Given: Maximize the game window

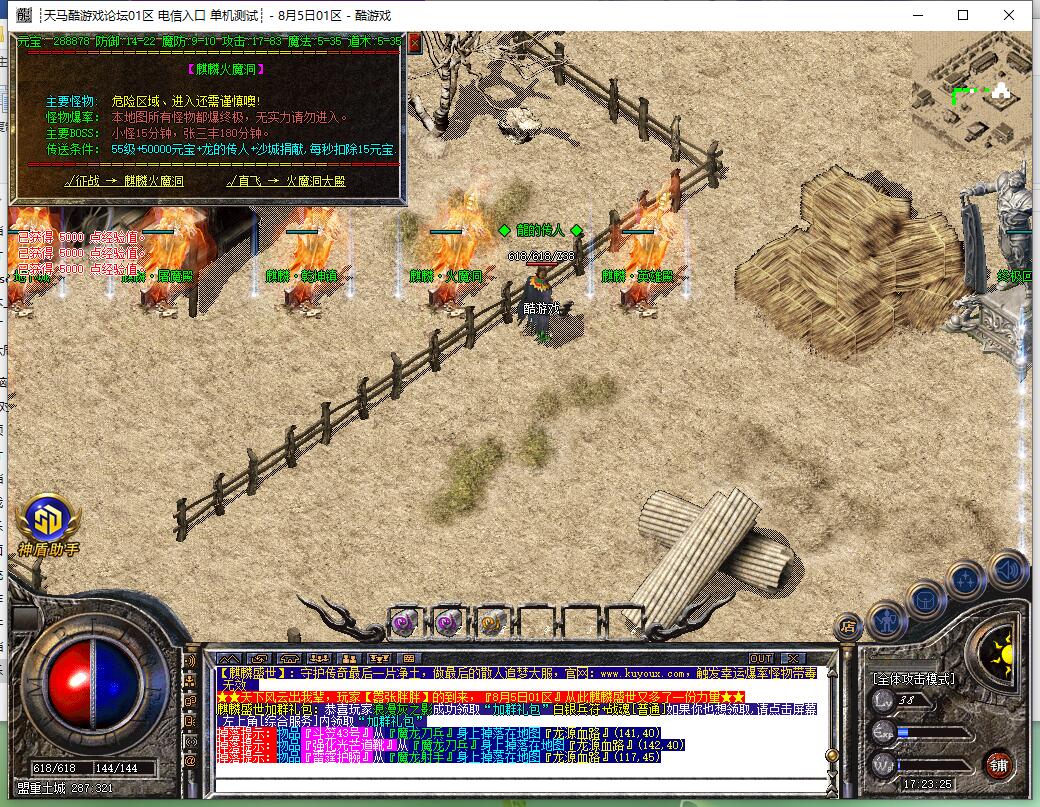Looking at the screenshot, I should click(963, 15).
